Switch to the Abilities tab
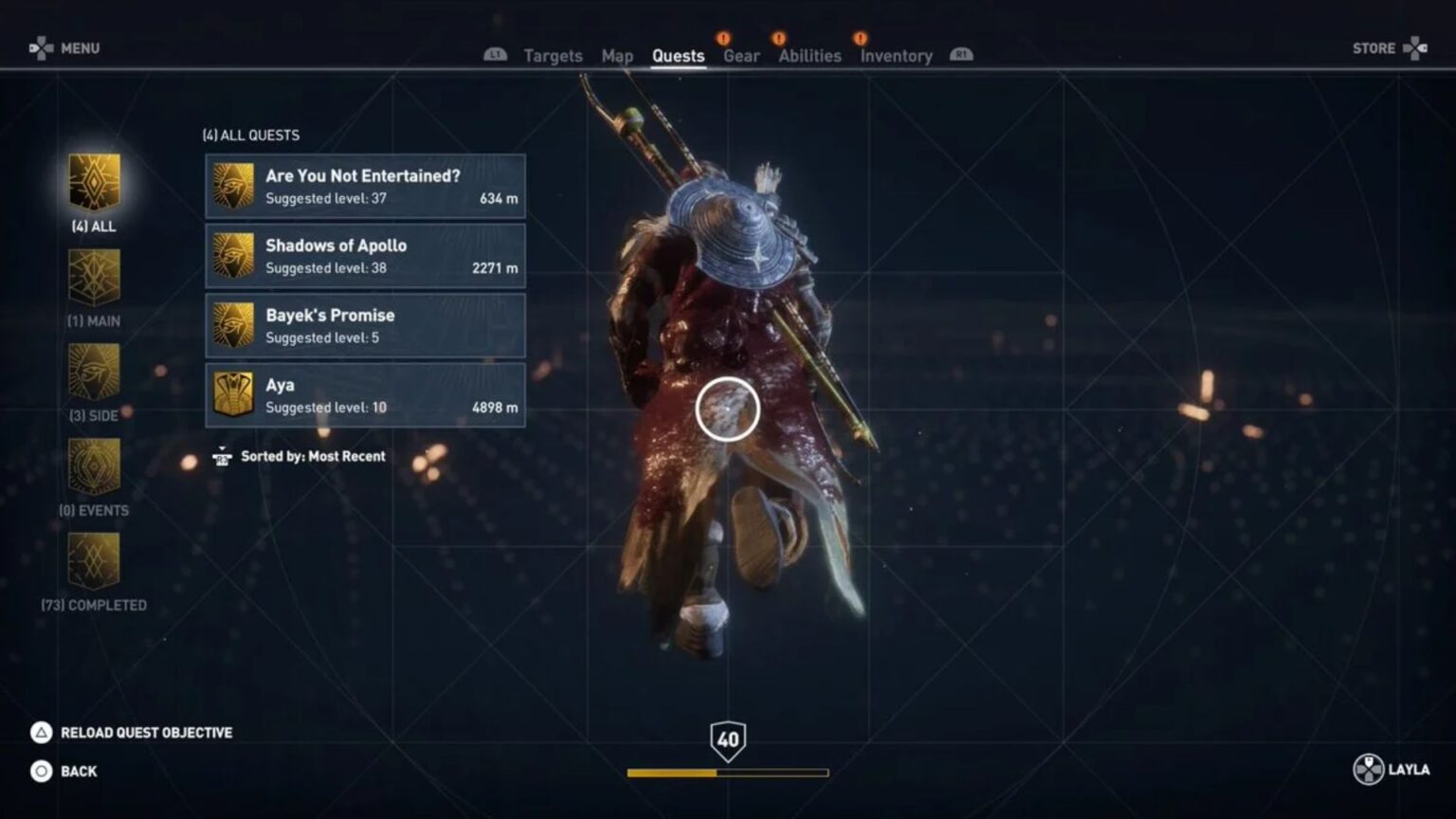The image size is (1456, 819). (x=809, y=56)
